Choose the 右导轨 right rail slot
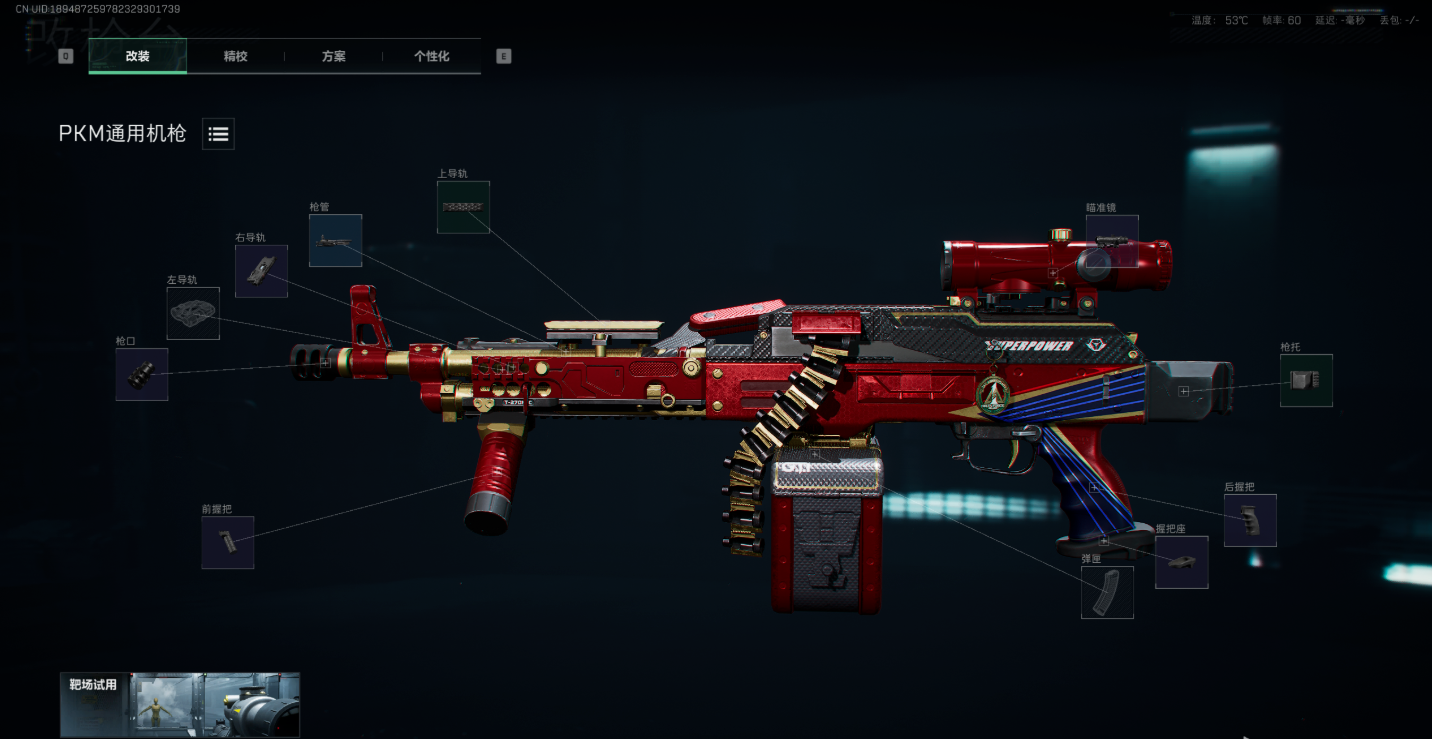1432x739 pixels. coord(261,271)
